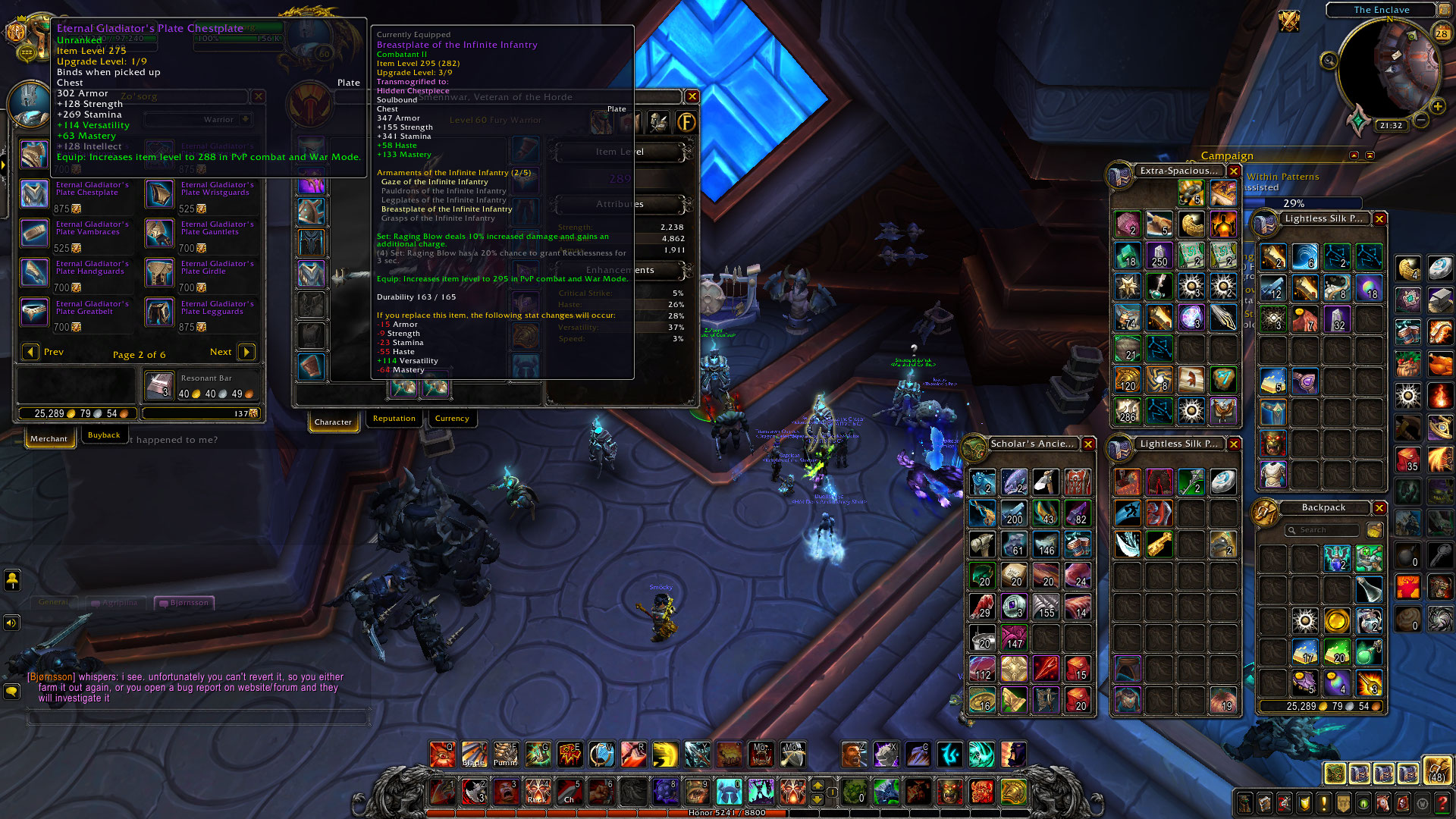
Task: Close the Extra-Spacious bag window
Action: click(x=1234, y=171)
